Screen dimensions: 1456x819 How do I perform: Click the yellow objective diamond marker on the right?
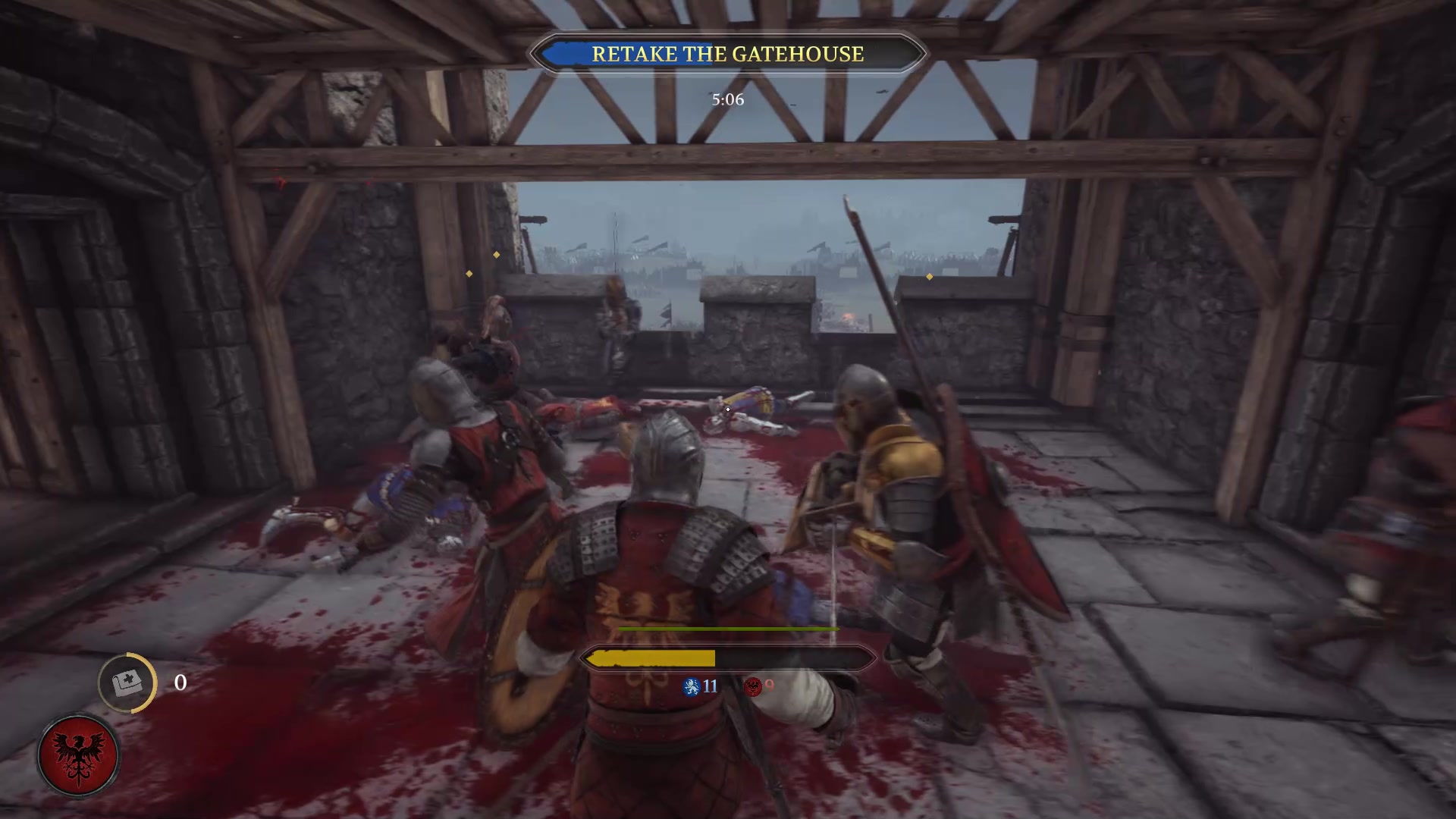click(928, 277)
